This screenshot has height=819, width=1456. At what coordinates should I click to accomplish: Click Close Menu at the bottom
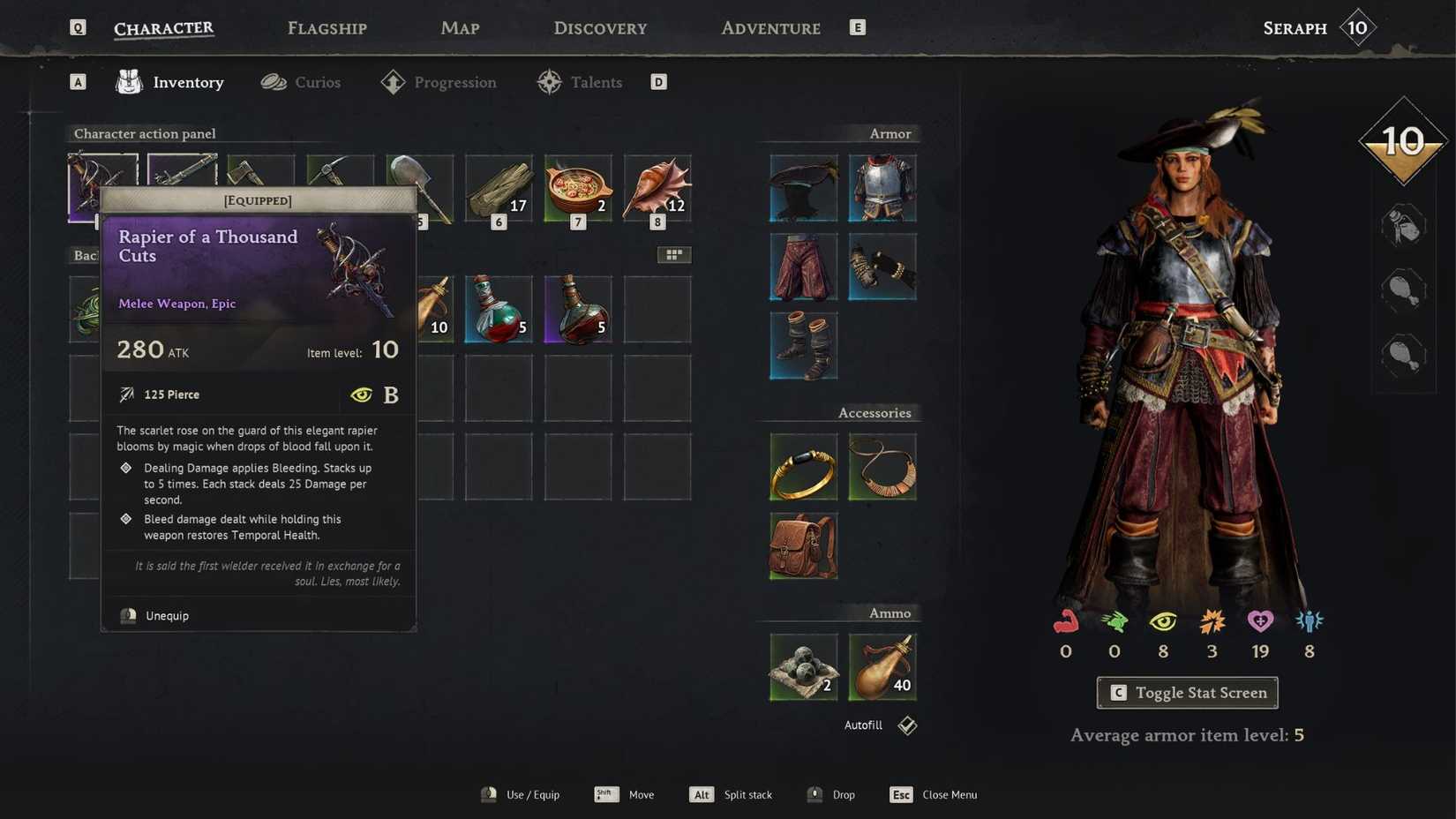949,794
